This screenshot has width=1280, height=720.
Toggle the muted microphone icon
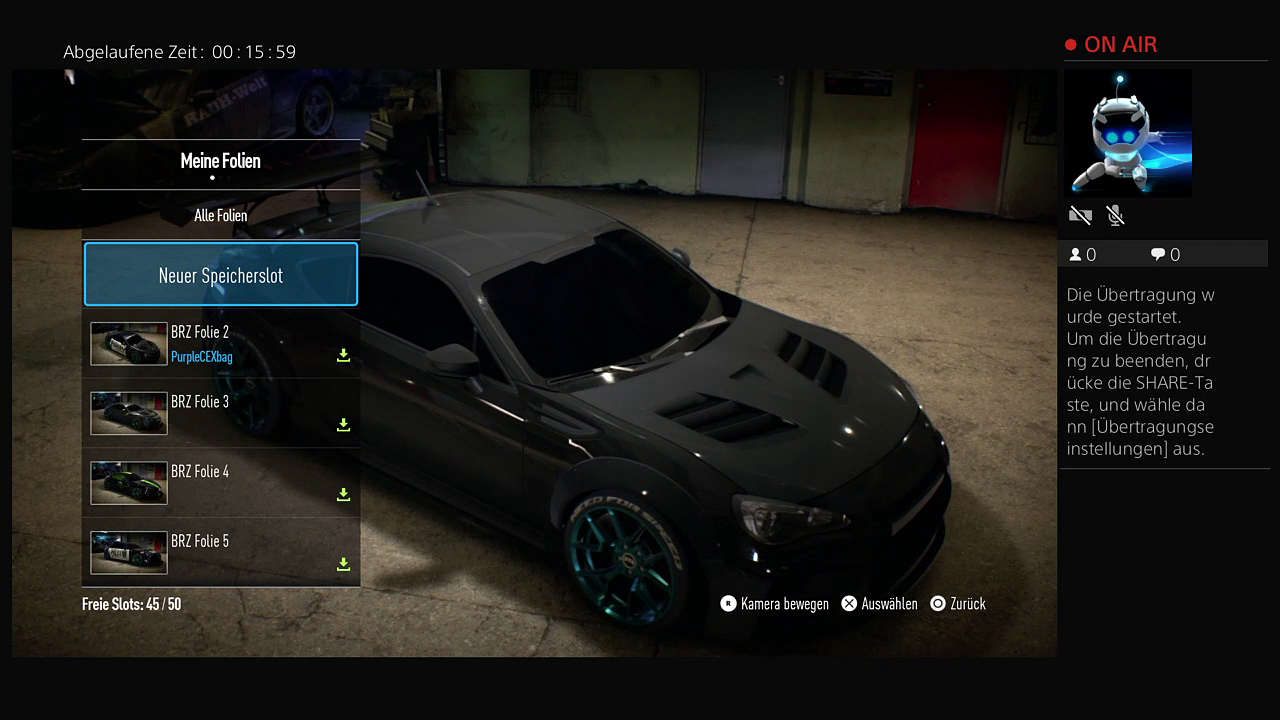point(1116,215)
